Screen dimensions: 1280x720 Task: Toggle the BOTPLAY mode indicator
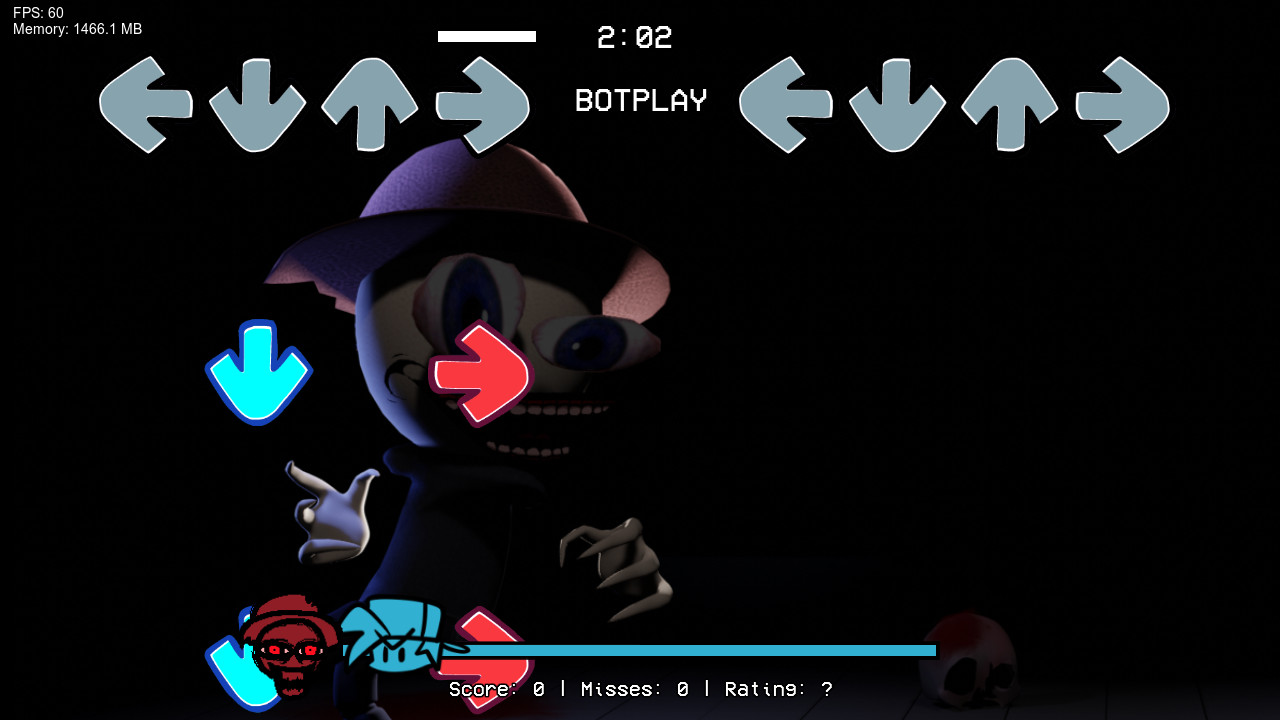(x=639, y=100)
